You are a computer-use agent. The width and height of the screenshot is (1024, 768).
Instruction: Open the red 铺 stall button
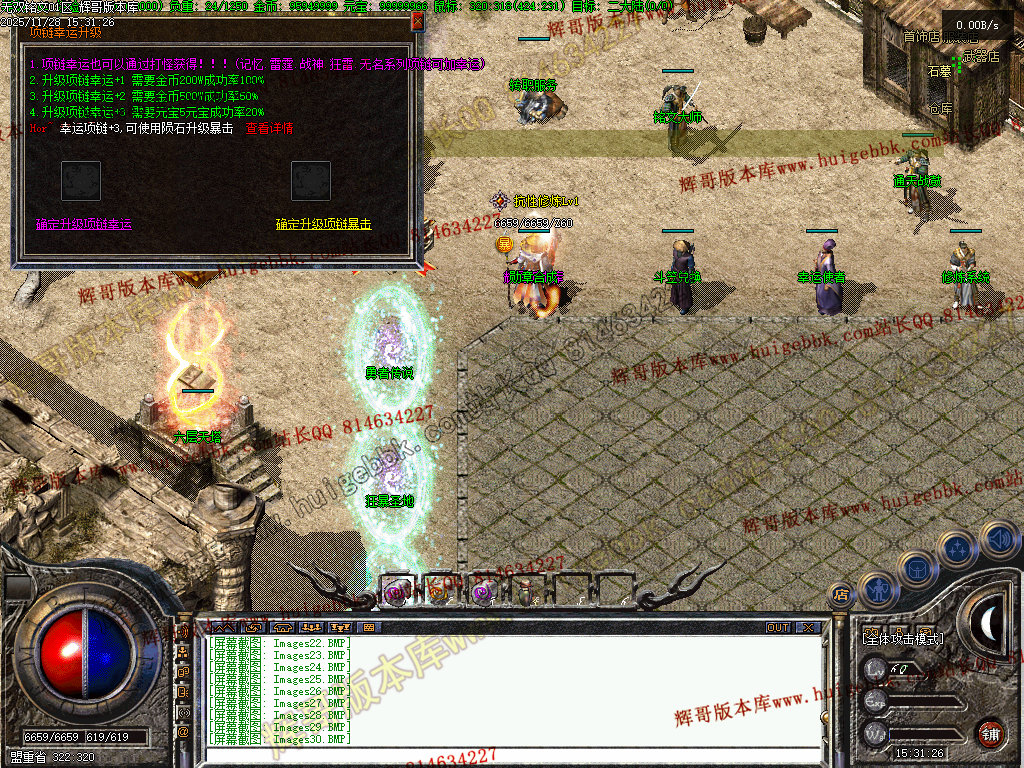(990, 733)
